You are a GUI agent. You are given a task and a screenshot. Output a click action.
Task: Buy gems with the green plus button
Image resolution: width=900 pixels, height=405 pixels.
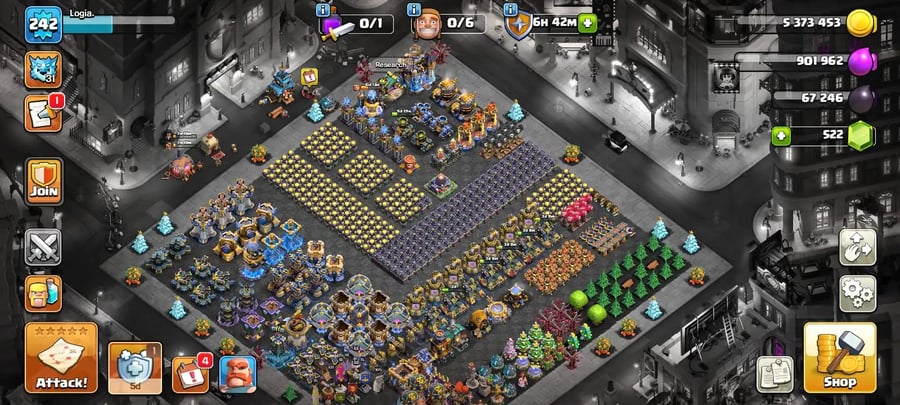pyautogui.click(x=781, y=135)
